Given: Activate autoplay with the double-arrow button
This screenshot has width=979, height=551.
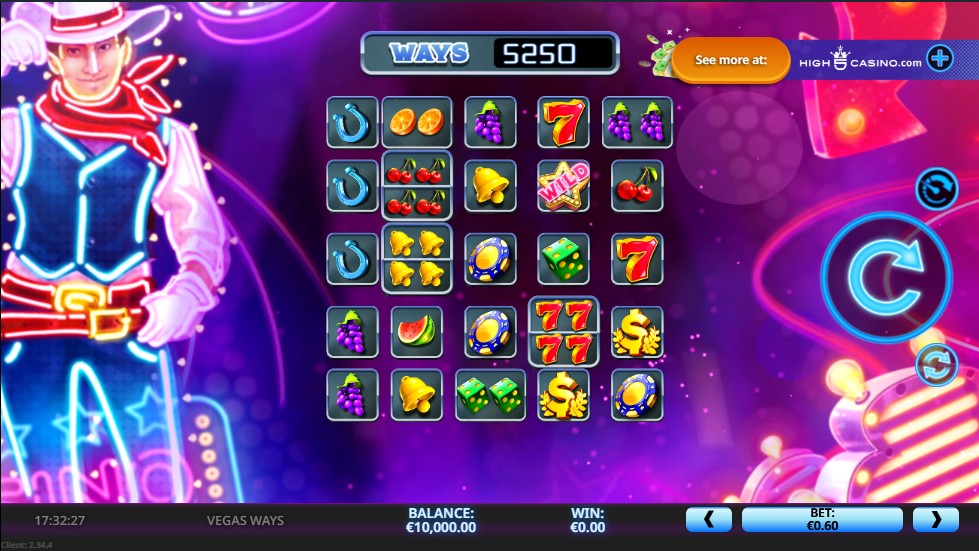Looking at the screenshot, I should tap(937, 364).
